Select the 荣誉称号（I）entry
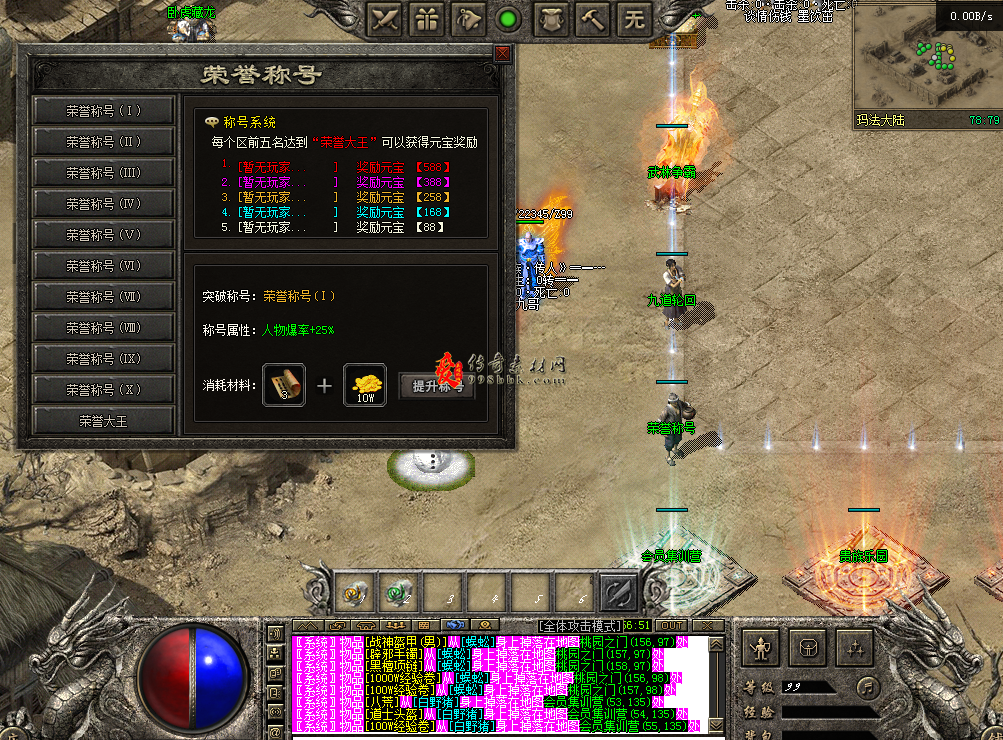Screen dimensions: 1003x740 (104, 111)
